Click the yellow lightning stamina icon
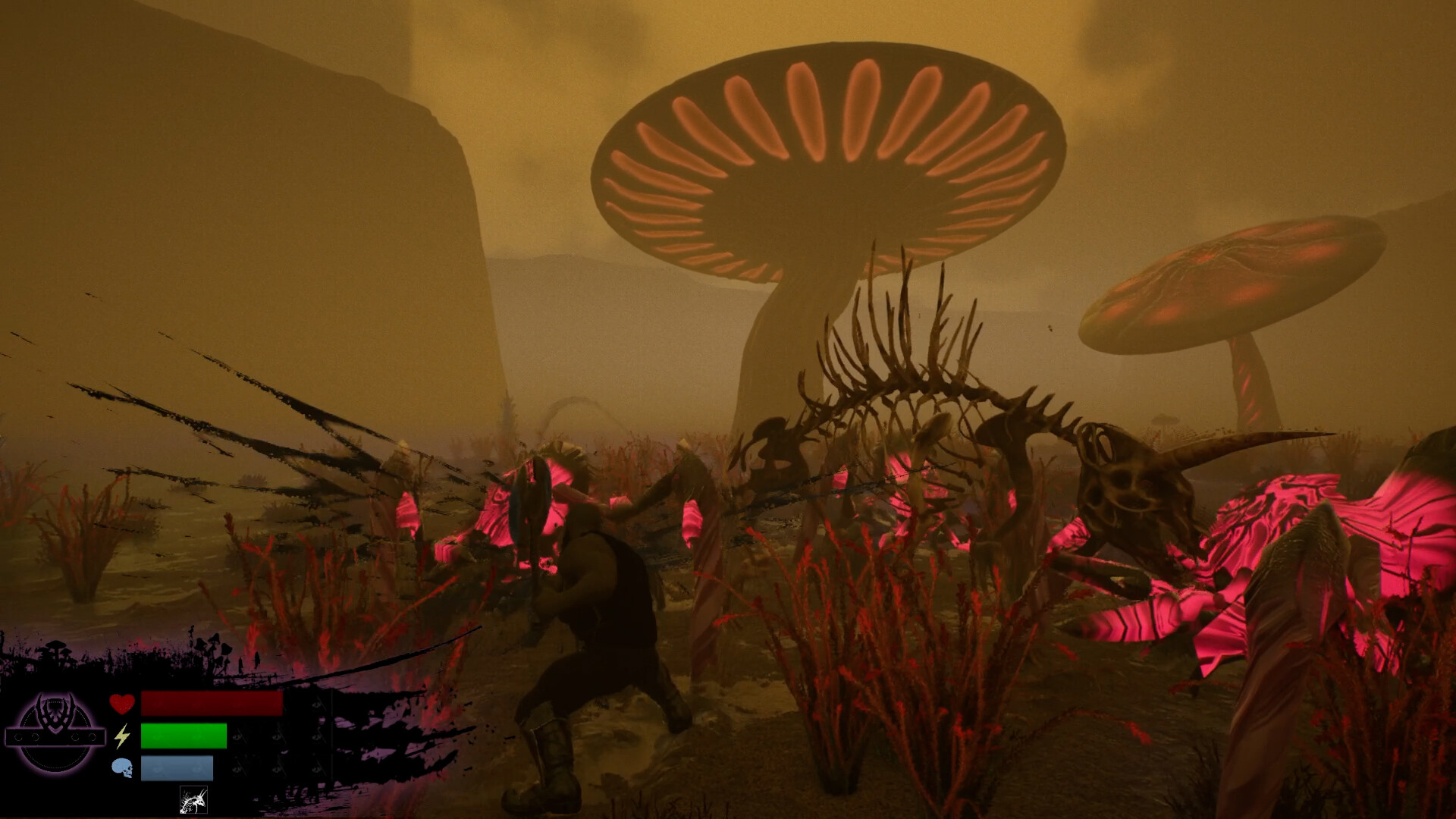Viewport: 1456px width, 819px height. (121, 736)
